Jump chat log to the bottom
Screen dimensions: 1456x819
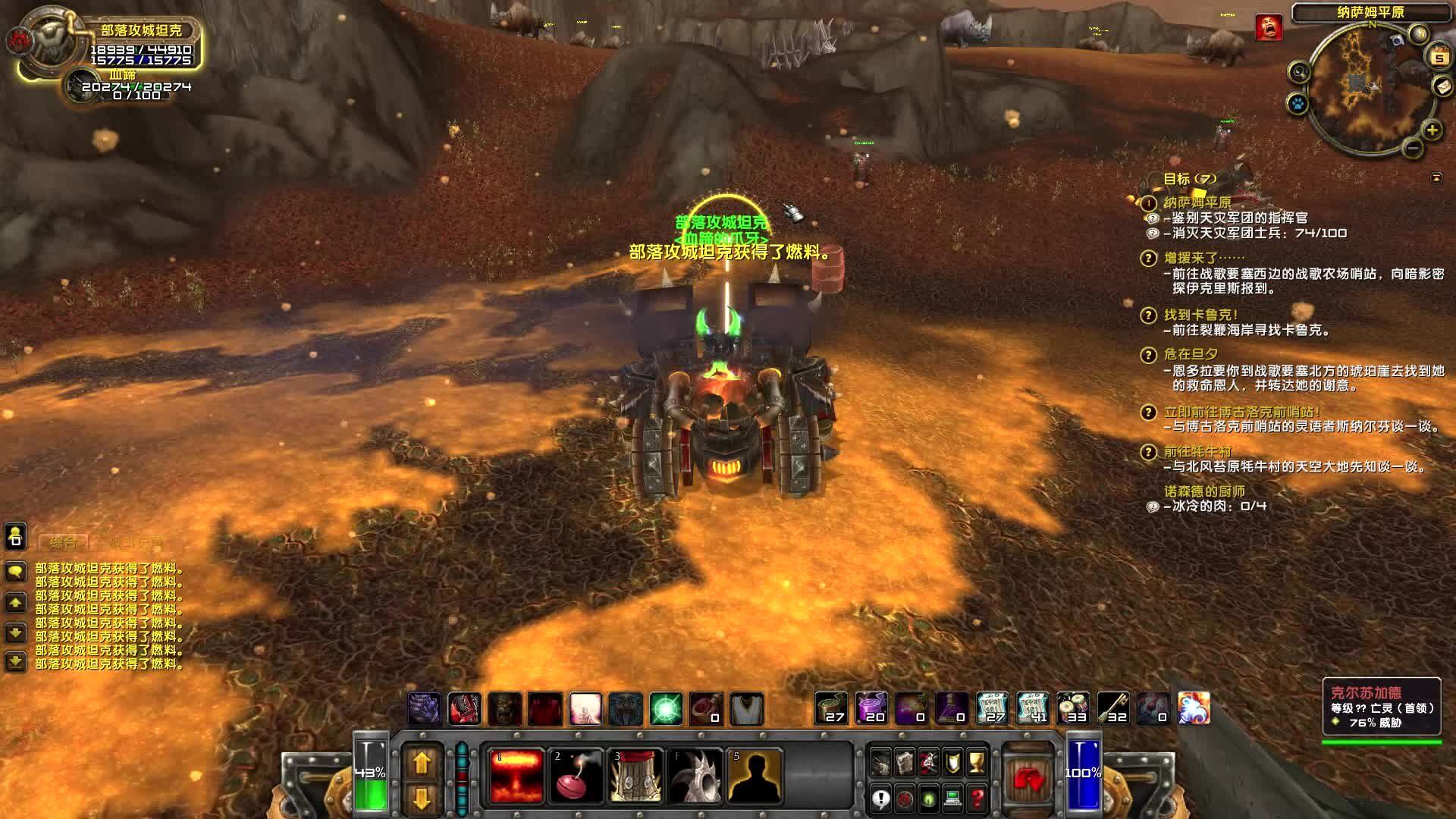[x=16, y=662]
